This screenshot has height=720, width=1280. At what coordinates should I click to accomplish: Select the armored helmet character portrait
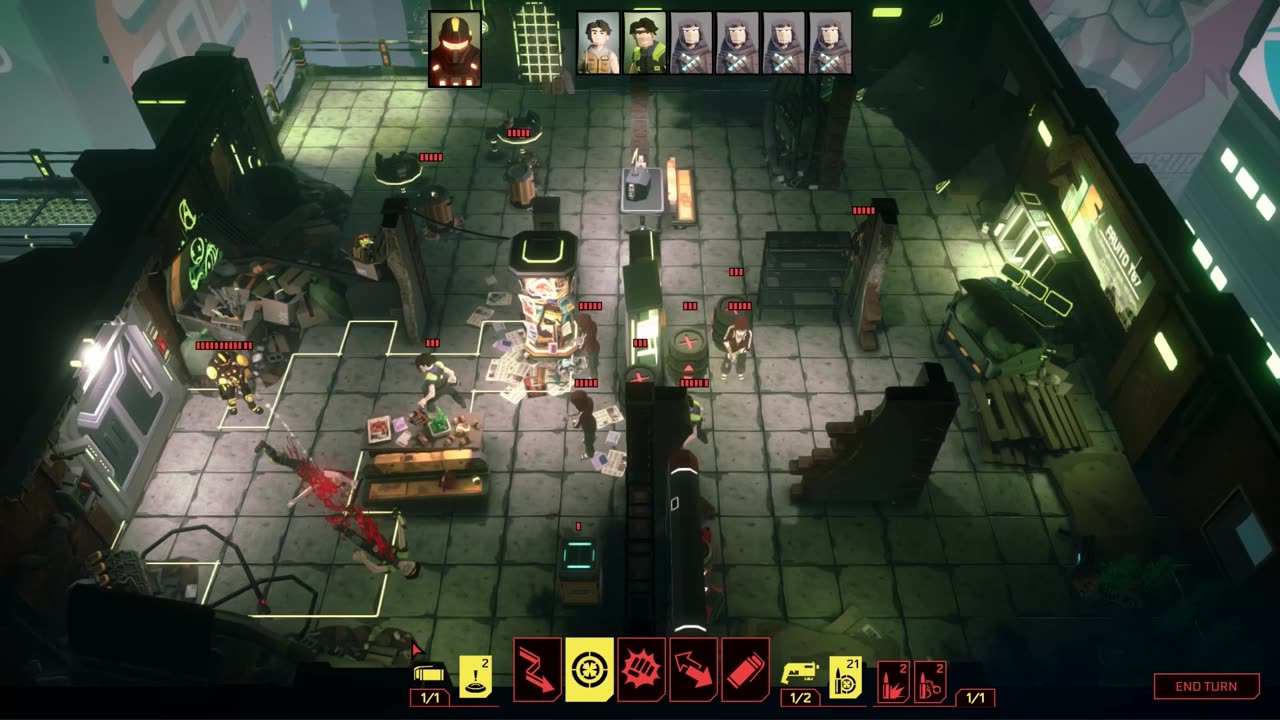coord(455,49)
